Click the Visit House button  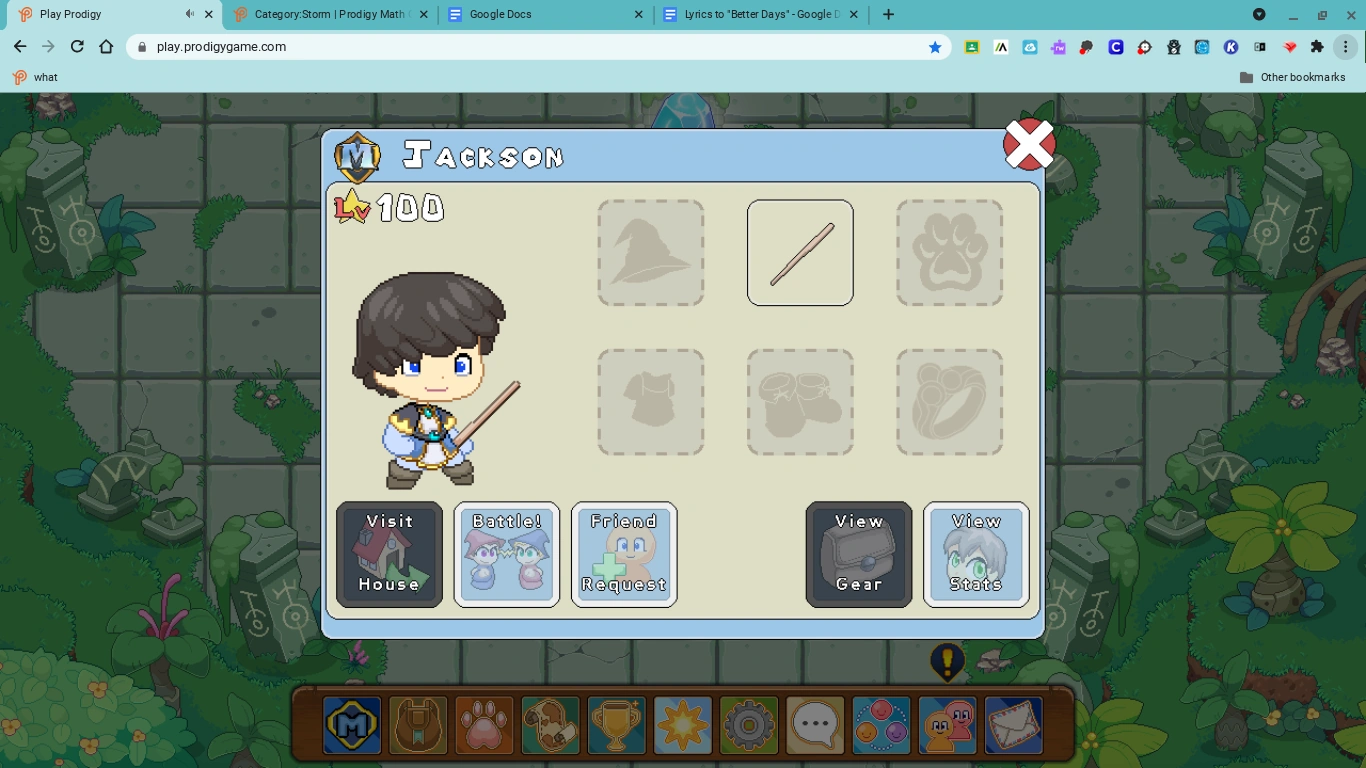point(389,554)
